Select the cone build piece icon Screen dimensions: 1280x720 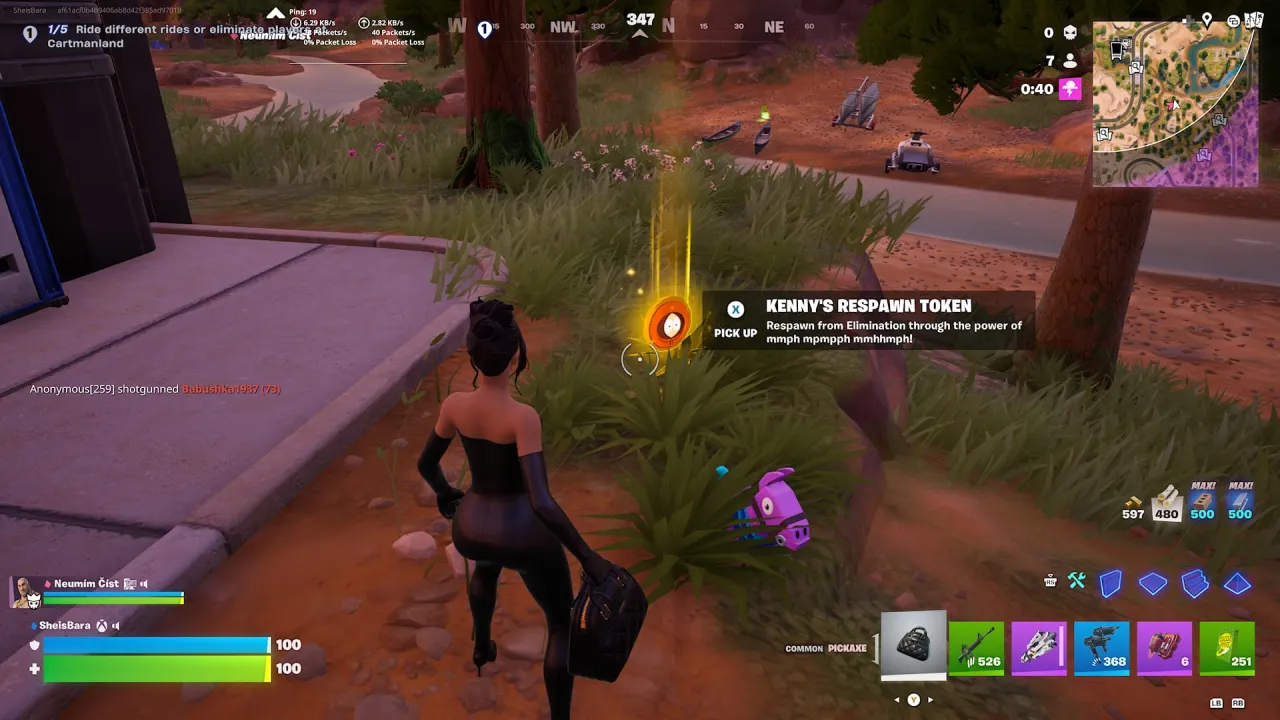pos(1238,585)
